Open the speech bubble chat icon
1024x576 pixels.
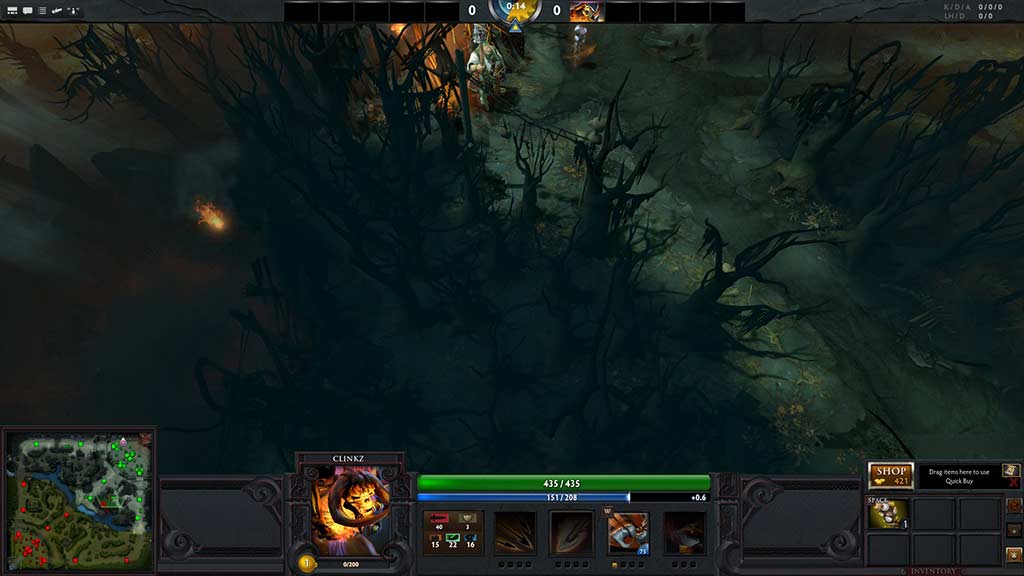(27, 11)
